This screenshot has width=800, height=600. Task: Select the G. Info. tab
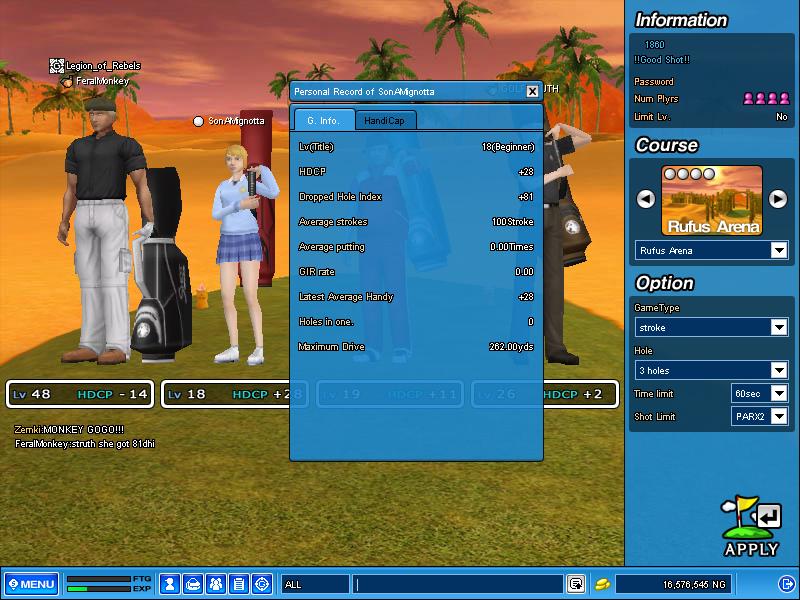(324, 120)
